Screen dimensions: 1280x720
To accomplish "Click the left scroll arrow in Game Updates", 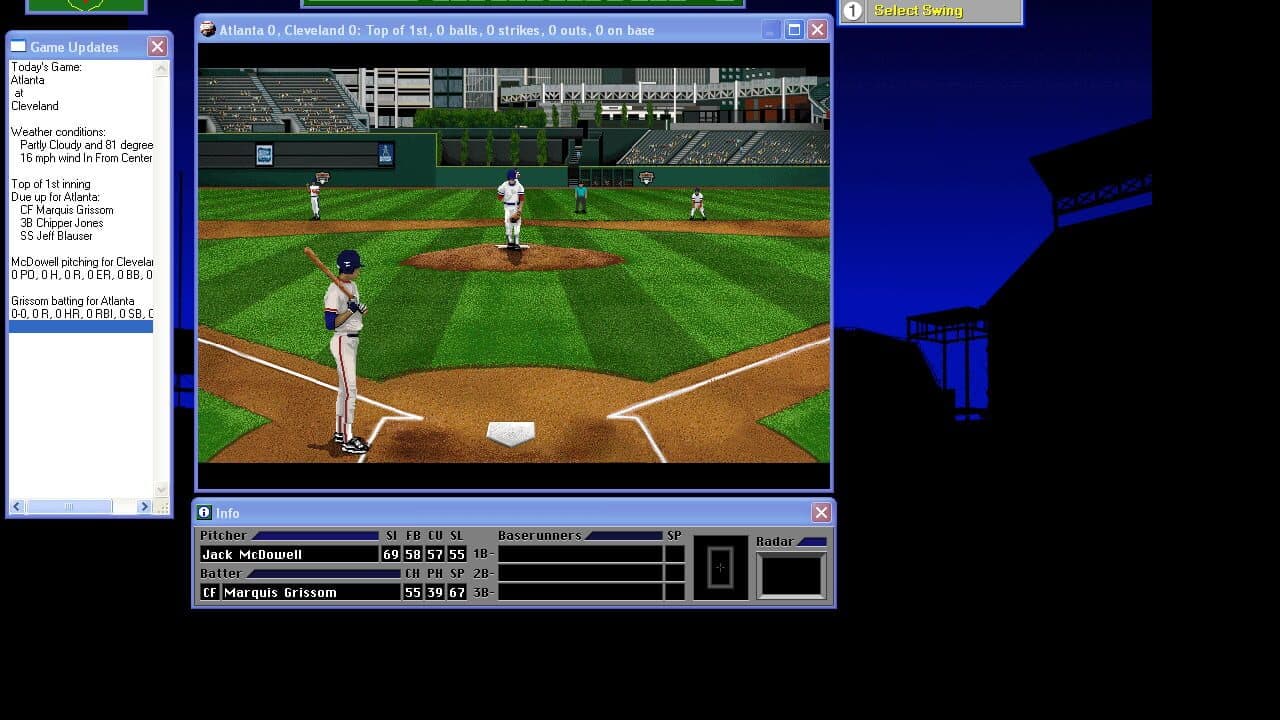I will coord(15,507).
